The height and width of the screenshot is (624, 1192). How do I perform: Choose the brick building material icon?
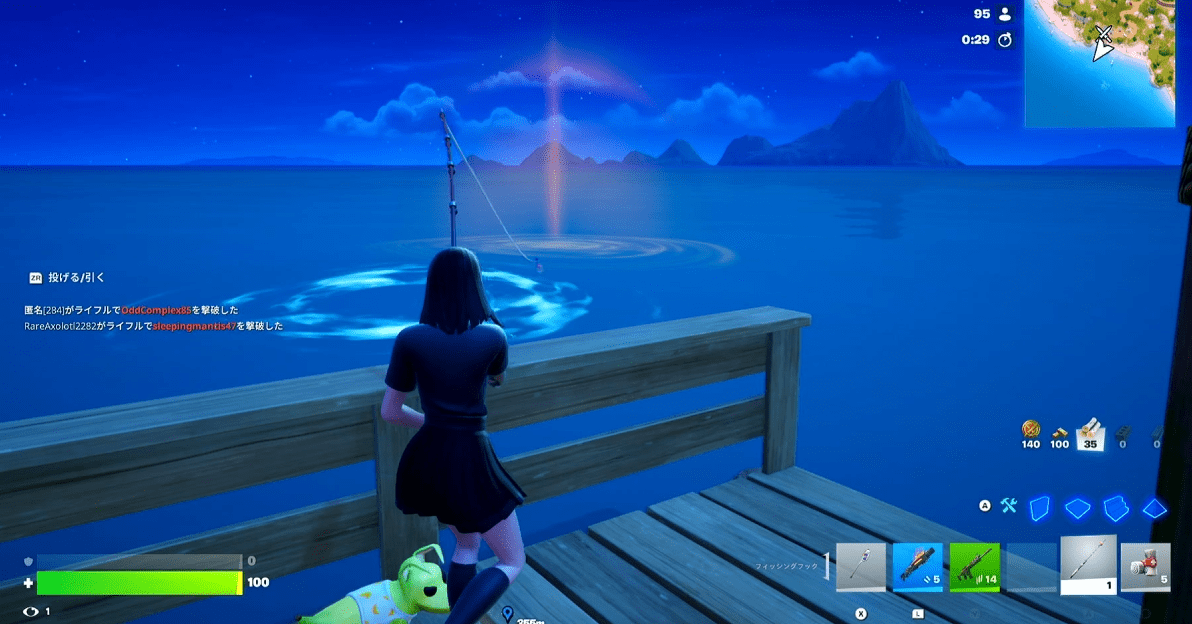tap(1059, 430)
